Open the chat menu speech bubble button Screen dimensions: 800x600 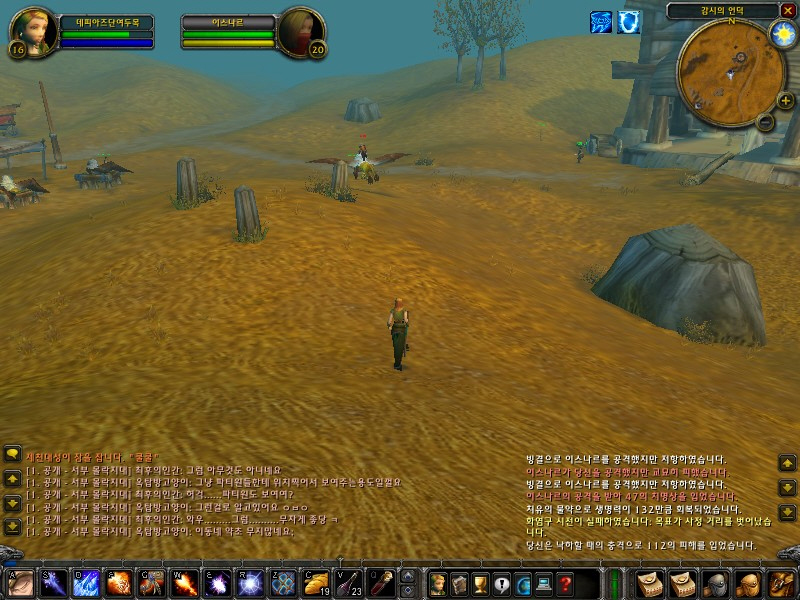pos(12,454)
